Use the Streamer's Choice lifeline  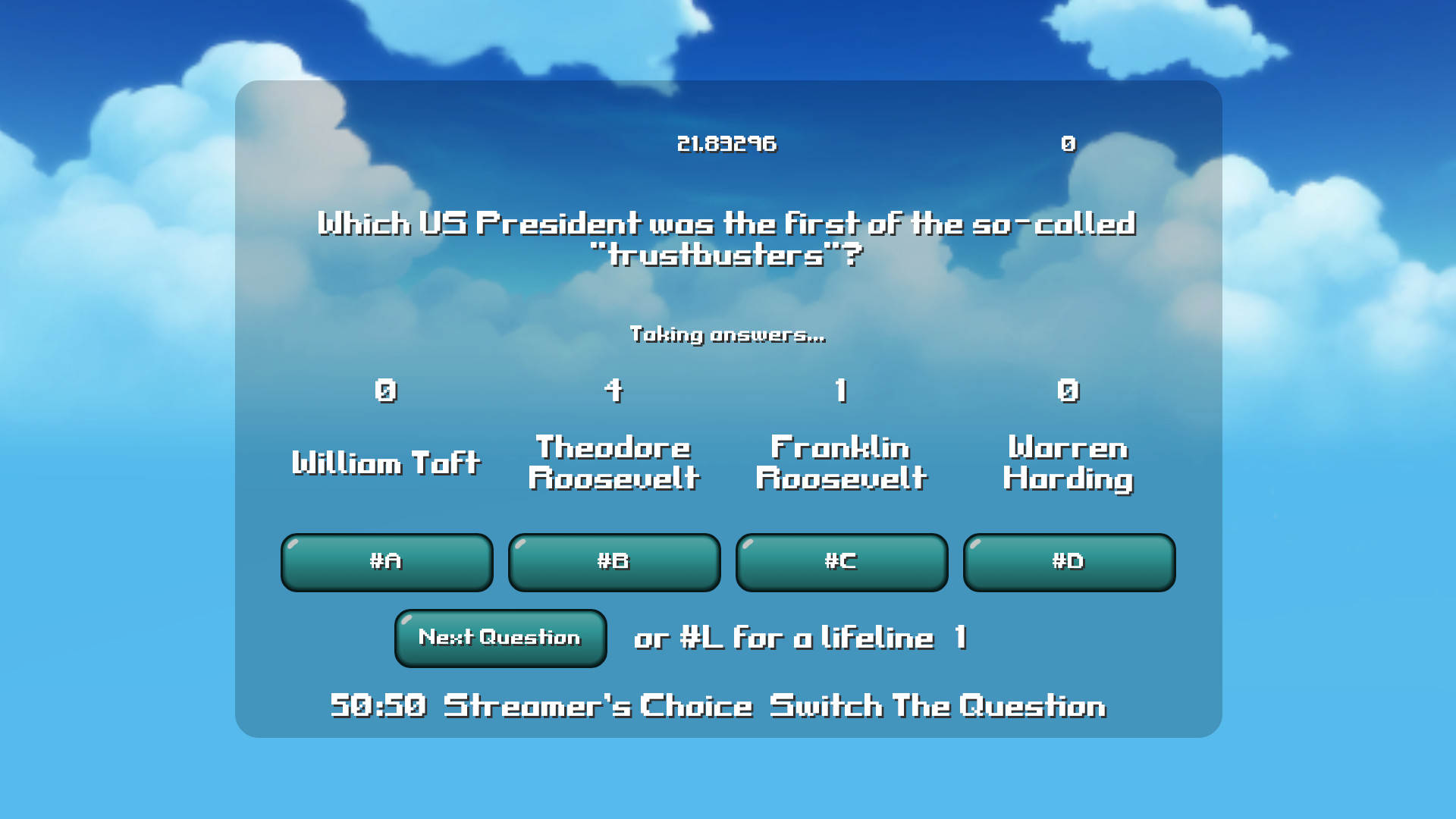point(596,705)
